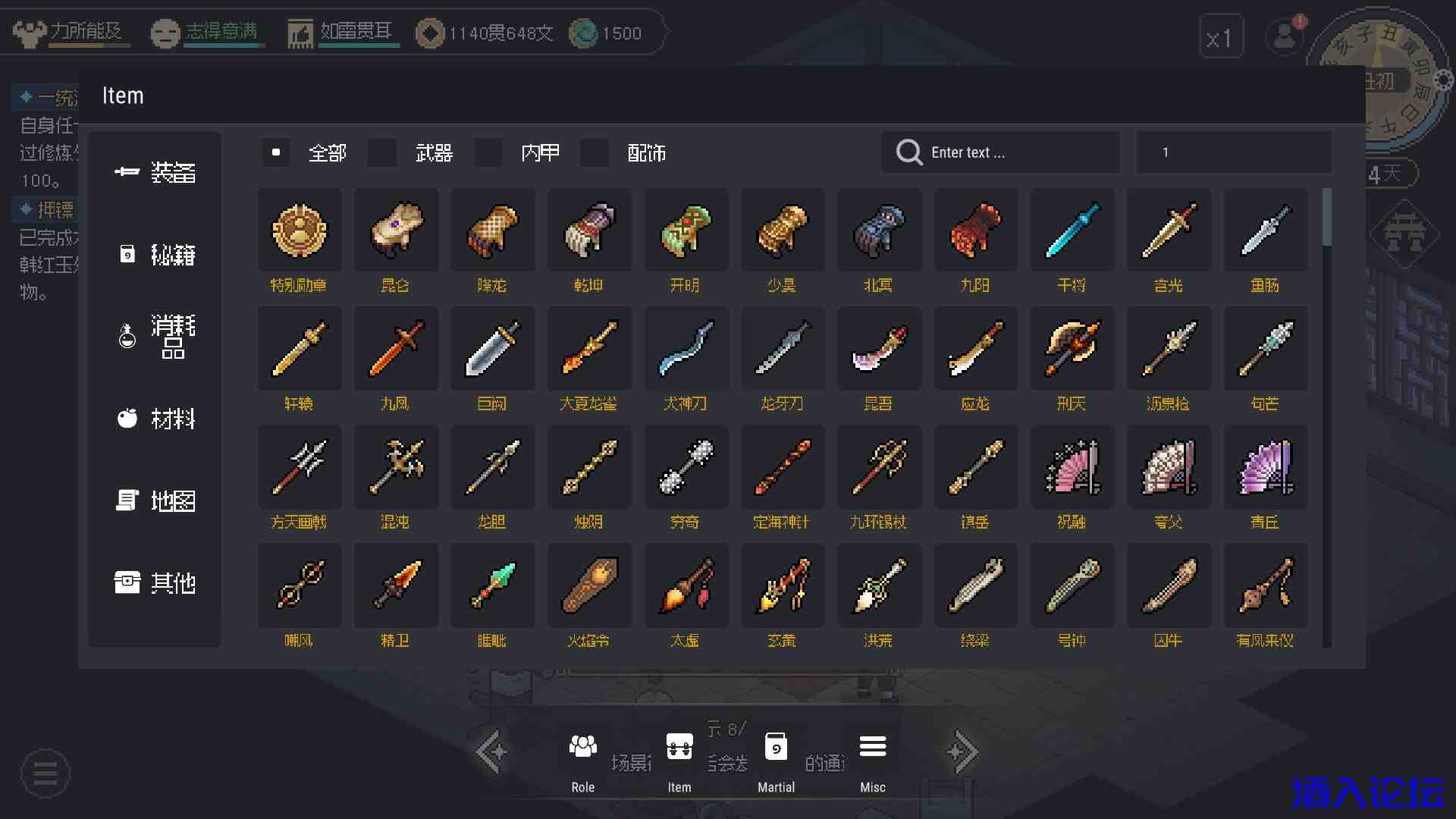Switch to the 秘籍 manuals category
This screenshot has width=1456, height=819.
click(x=155, y=255)
